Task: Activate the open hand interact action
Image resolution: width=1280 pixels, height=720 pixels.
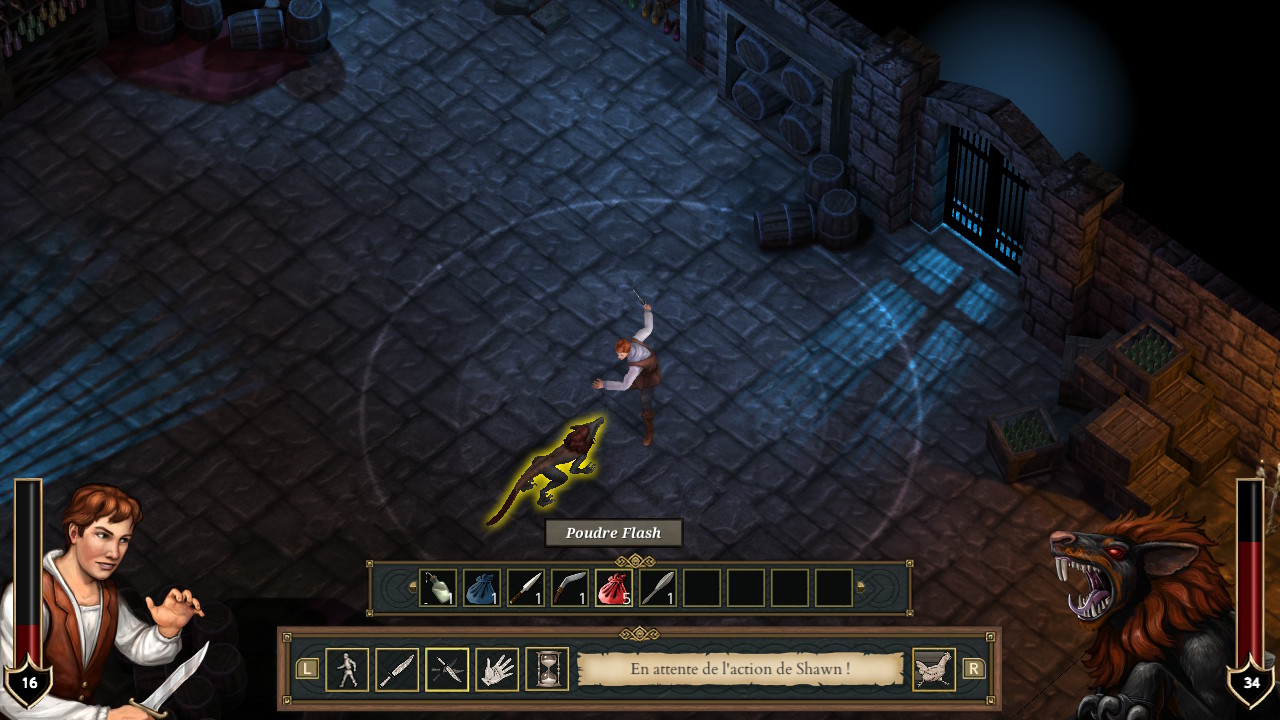Action: coord(497,669)
